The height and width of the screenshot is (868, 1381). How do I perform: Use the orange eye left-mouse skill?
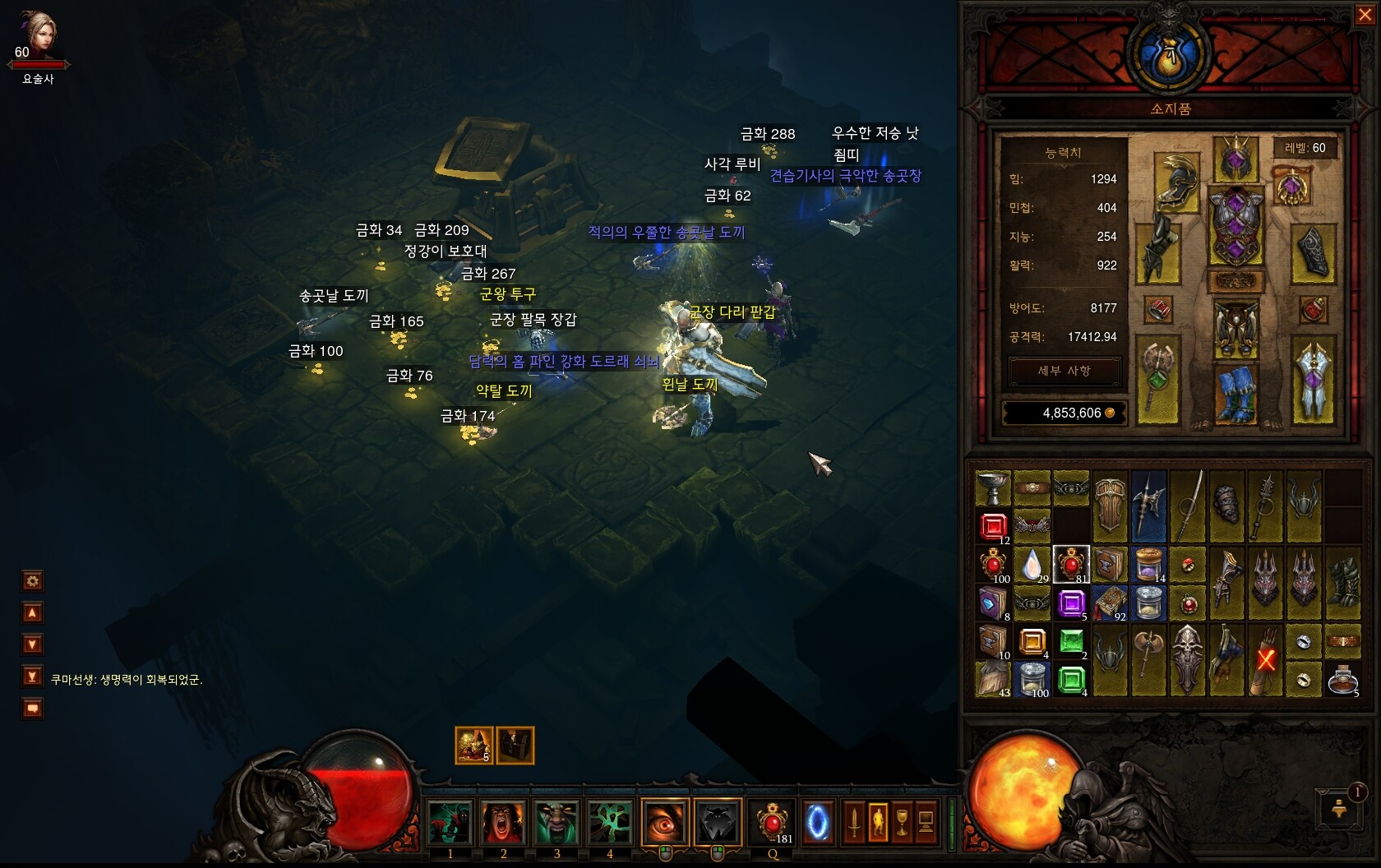[x=664, y=822]
